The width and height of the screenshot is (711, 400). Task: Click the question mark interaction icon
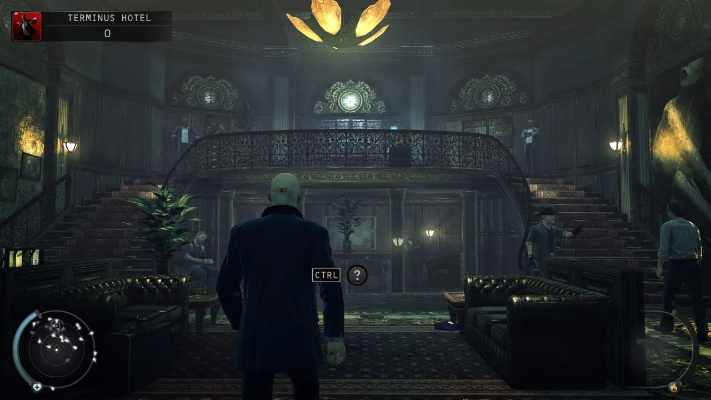point(357,275)
